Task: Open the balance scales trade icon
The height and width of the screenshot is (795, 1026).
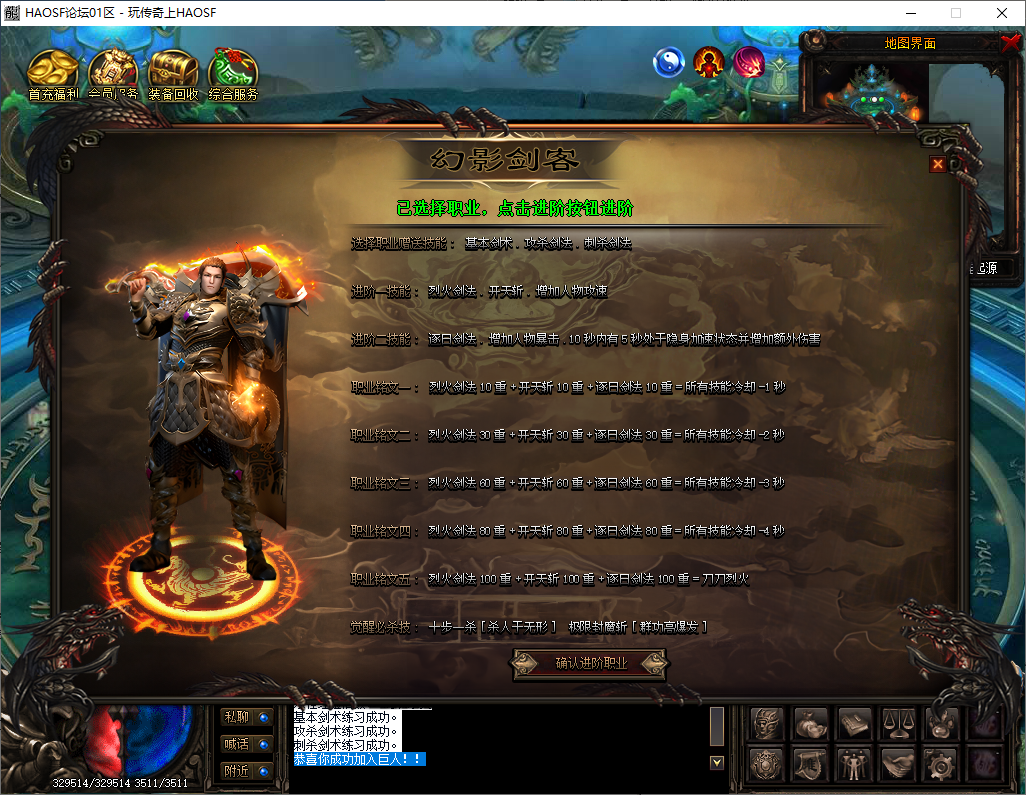Action: pos(897,724)
